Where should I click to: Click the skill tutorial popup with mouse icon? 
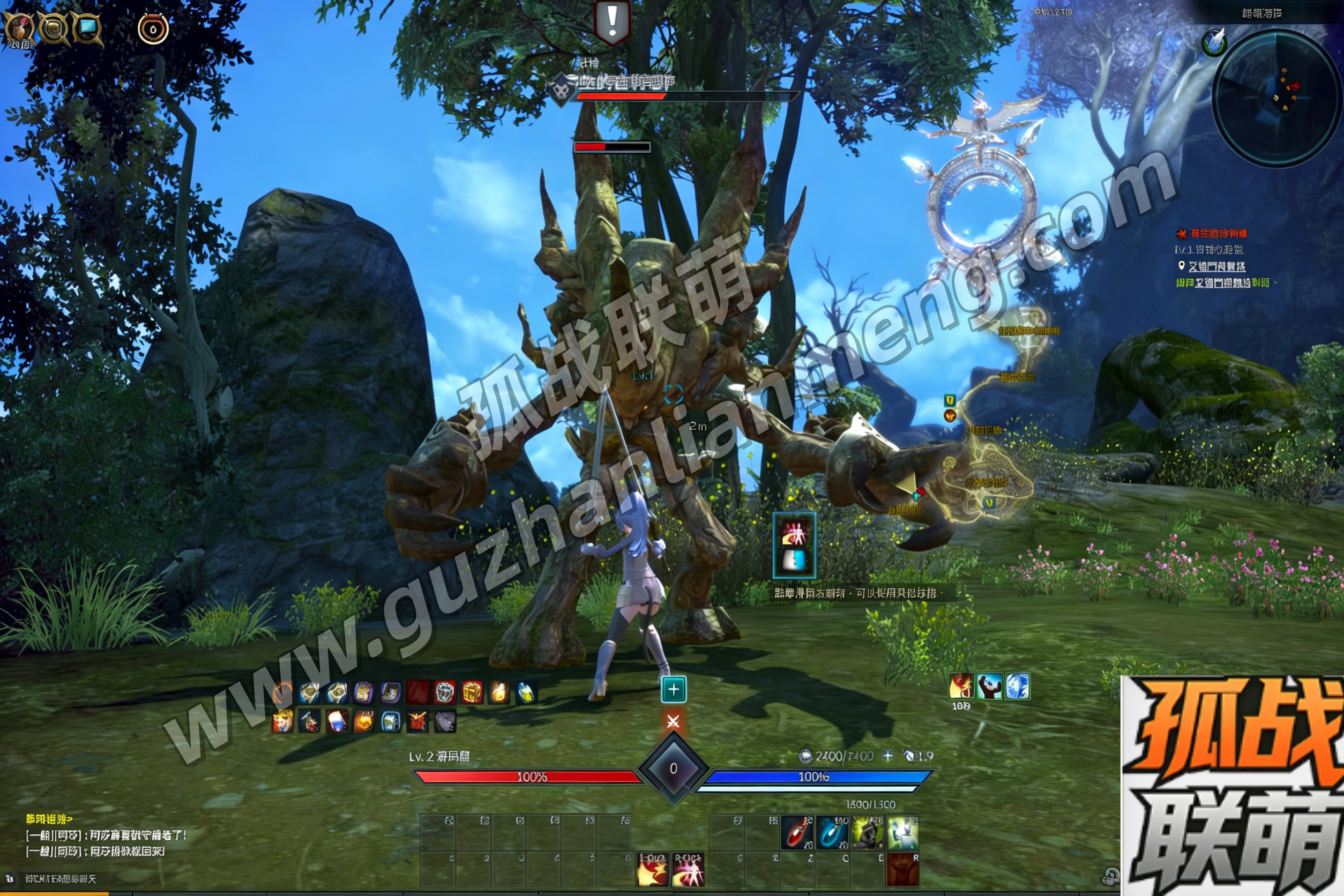click(794, 544)
